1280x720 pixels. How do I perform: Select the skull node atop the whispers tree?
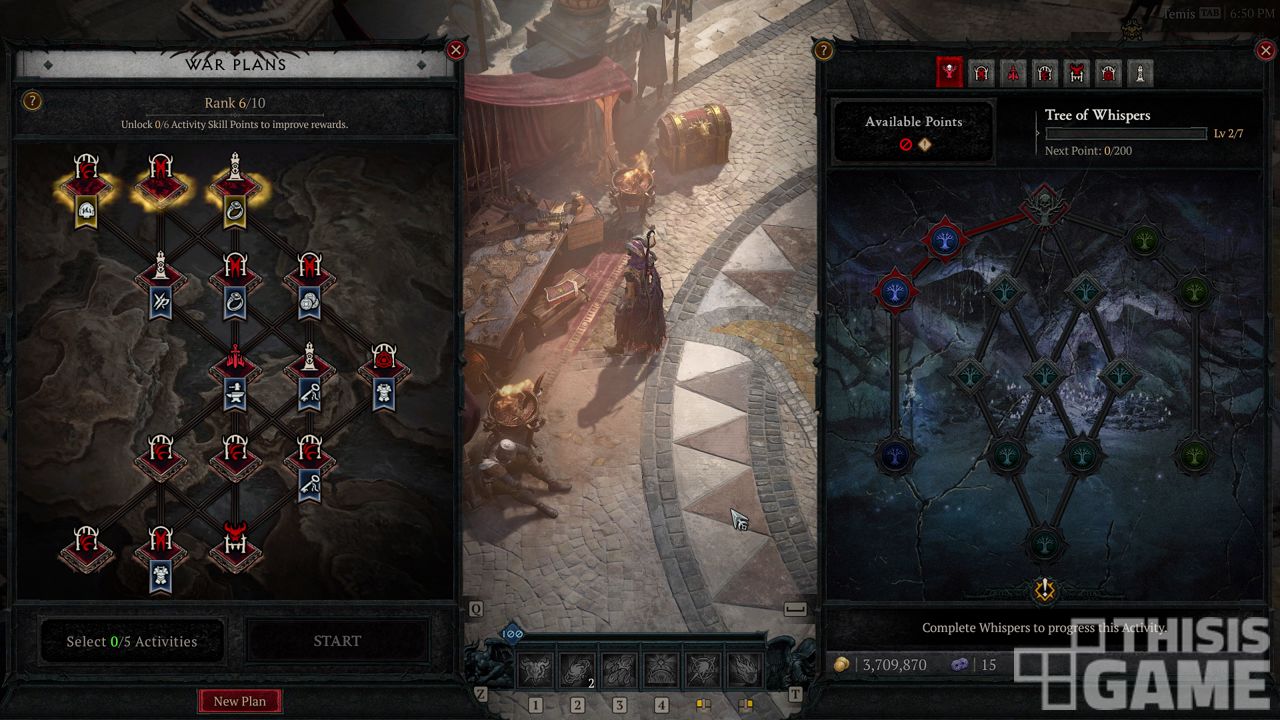pos(1043,205)
